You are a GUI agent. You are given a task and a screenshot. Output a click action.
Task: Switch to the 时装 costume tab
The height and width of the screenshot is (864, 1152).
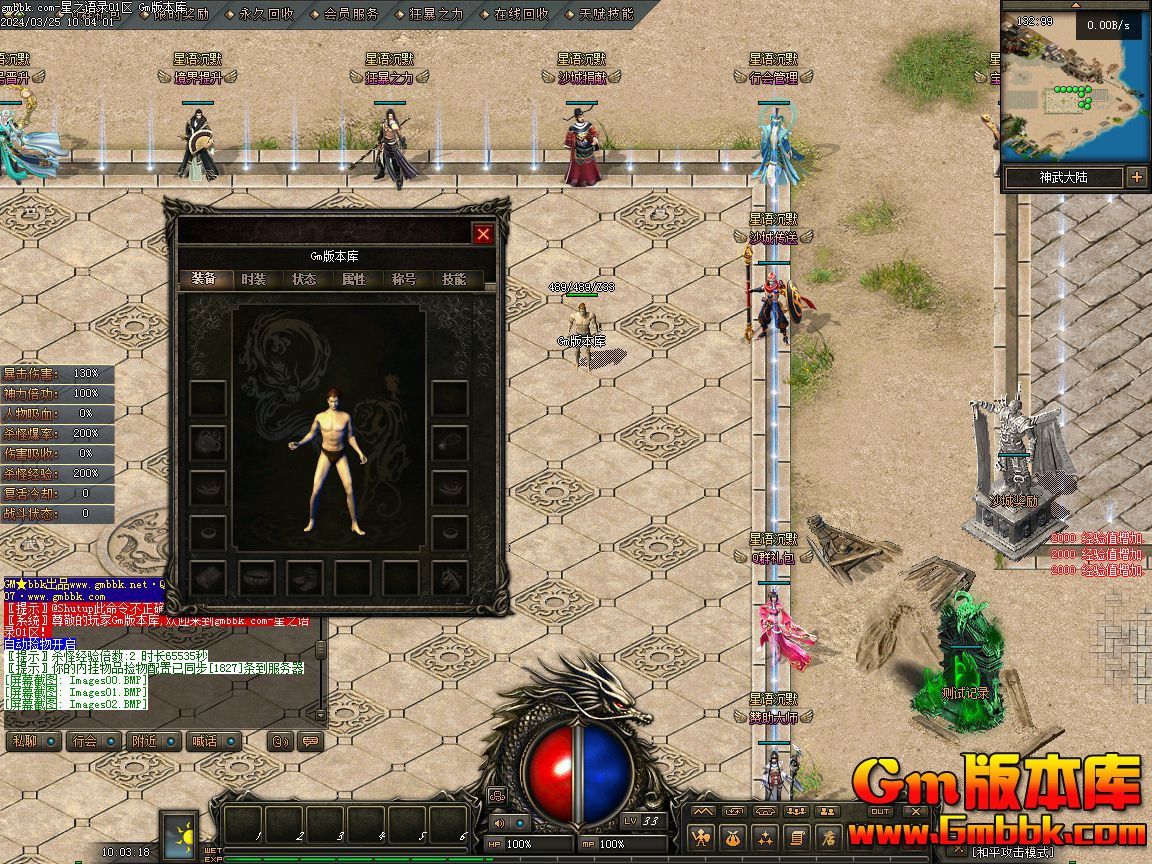point(254,280)
